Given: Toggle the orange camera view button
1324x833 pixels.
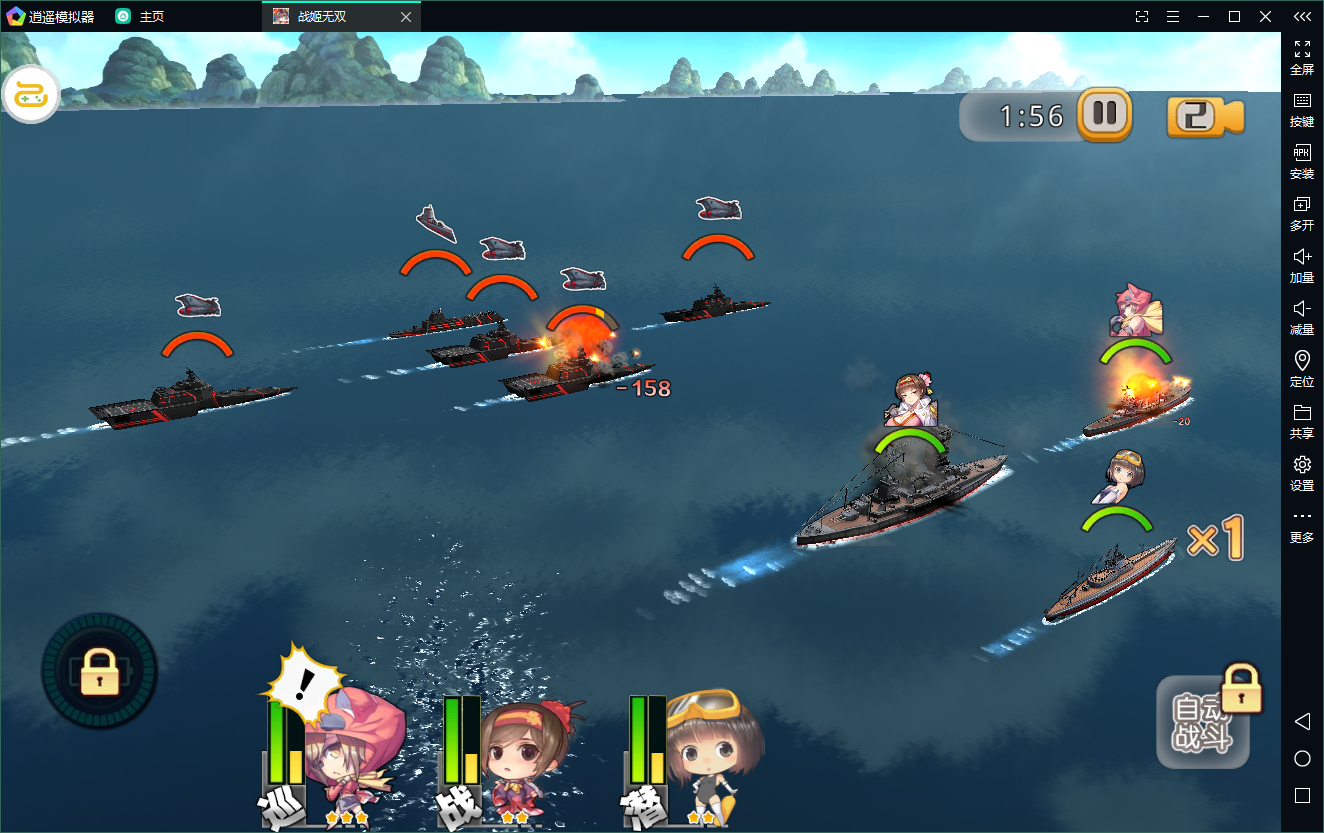Looking at the screenshot, I should tap(1204, 117).
